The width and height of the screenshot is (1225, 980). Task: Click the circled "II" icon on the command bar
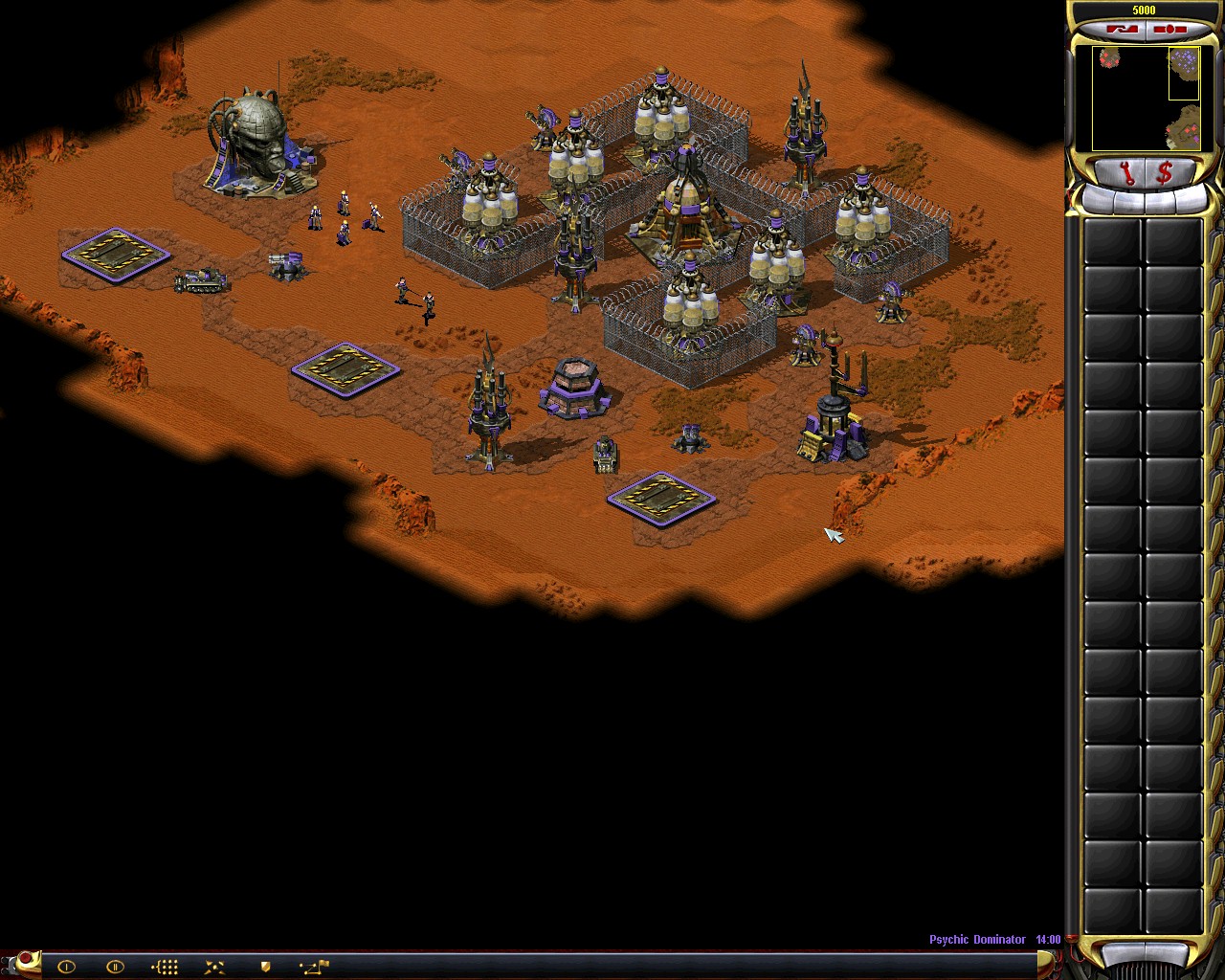click(x=115, y=967)
